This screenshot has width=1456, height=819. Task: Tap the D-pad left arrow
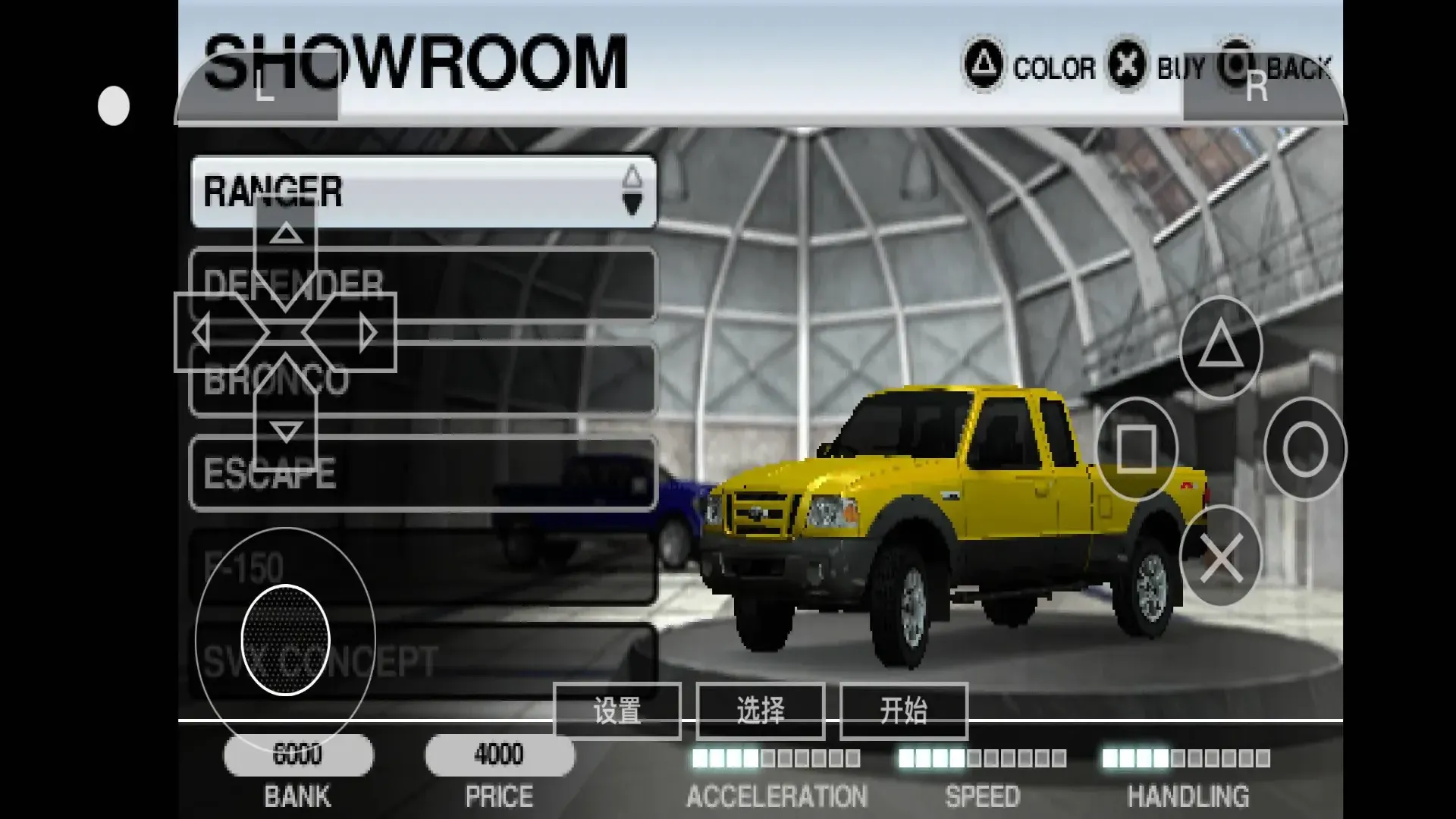202,333
